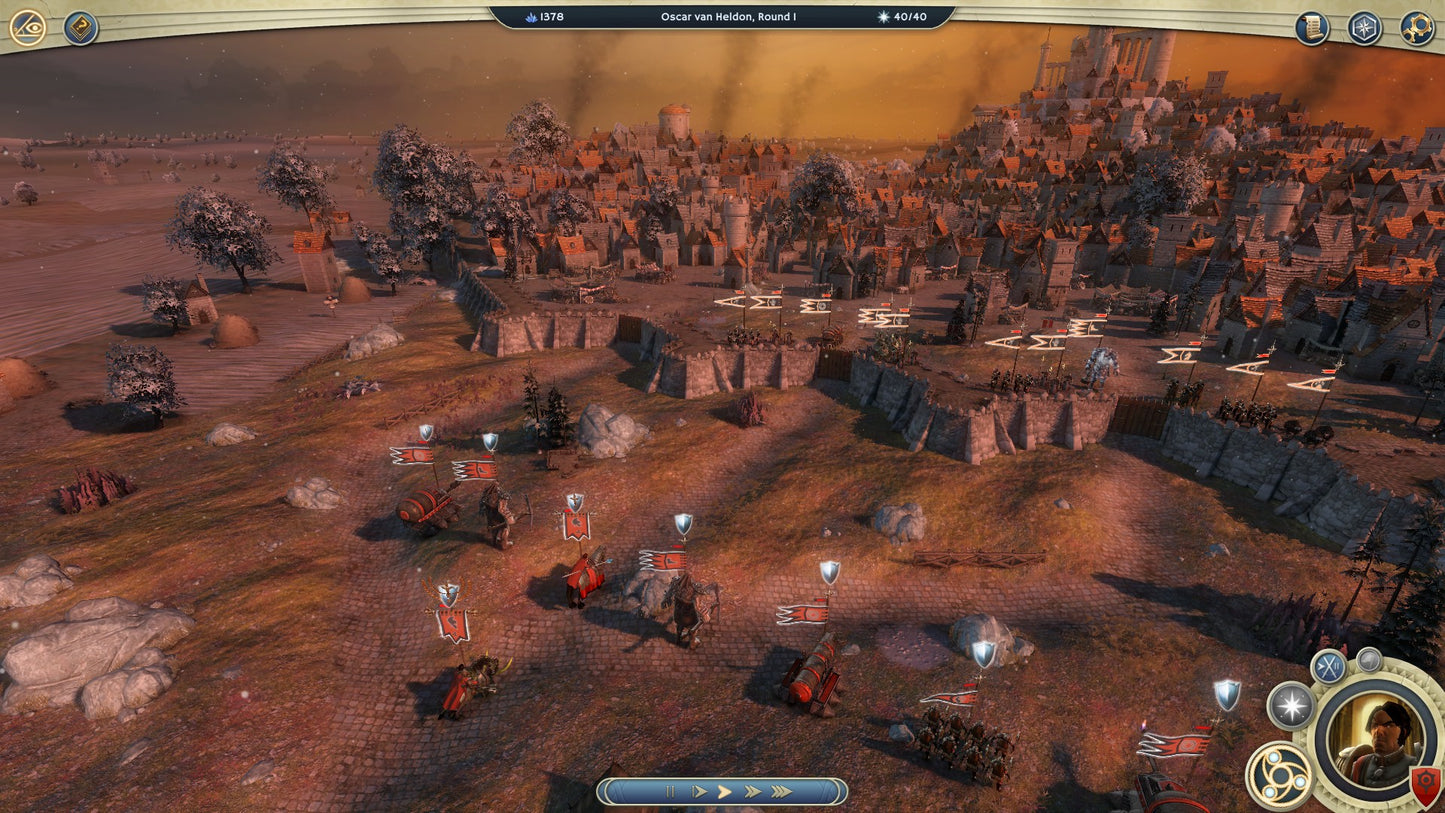Enable slowest playback speed with the single arrow

(x=699, y=791)
